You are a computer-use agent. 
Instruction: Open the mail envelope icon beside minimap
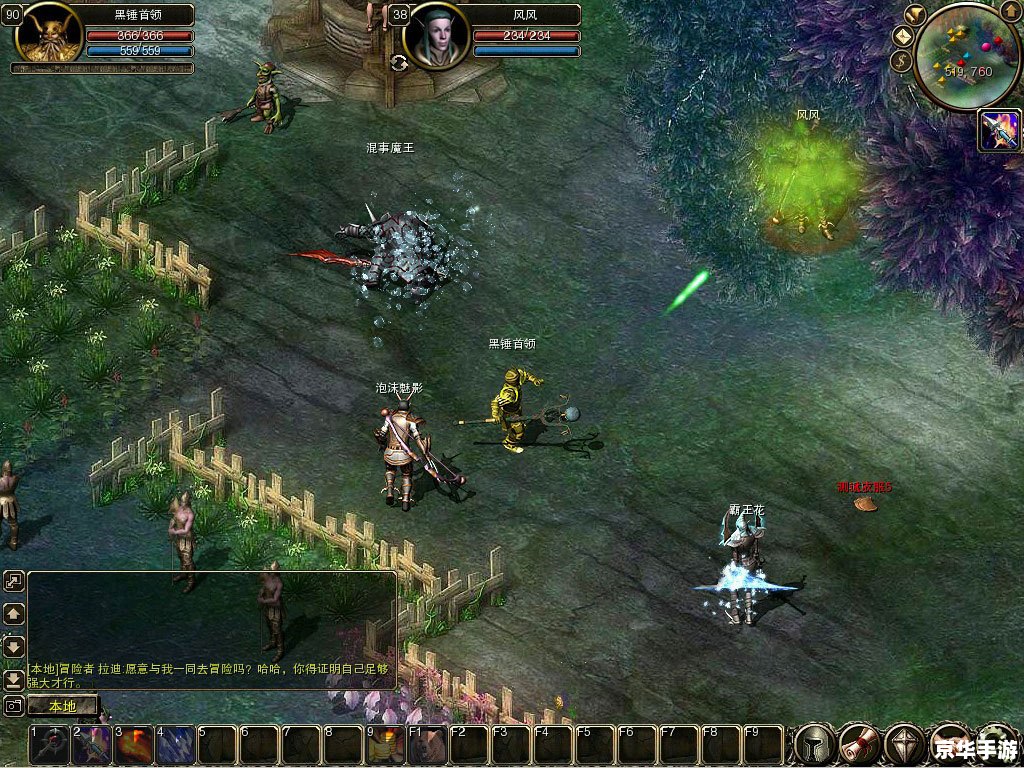pyautogui.click(x=902, y=36)
